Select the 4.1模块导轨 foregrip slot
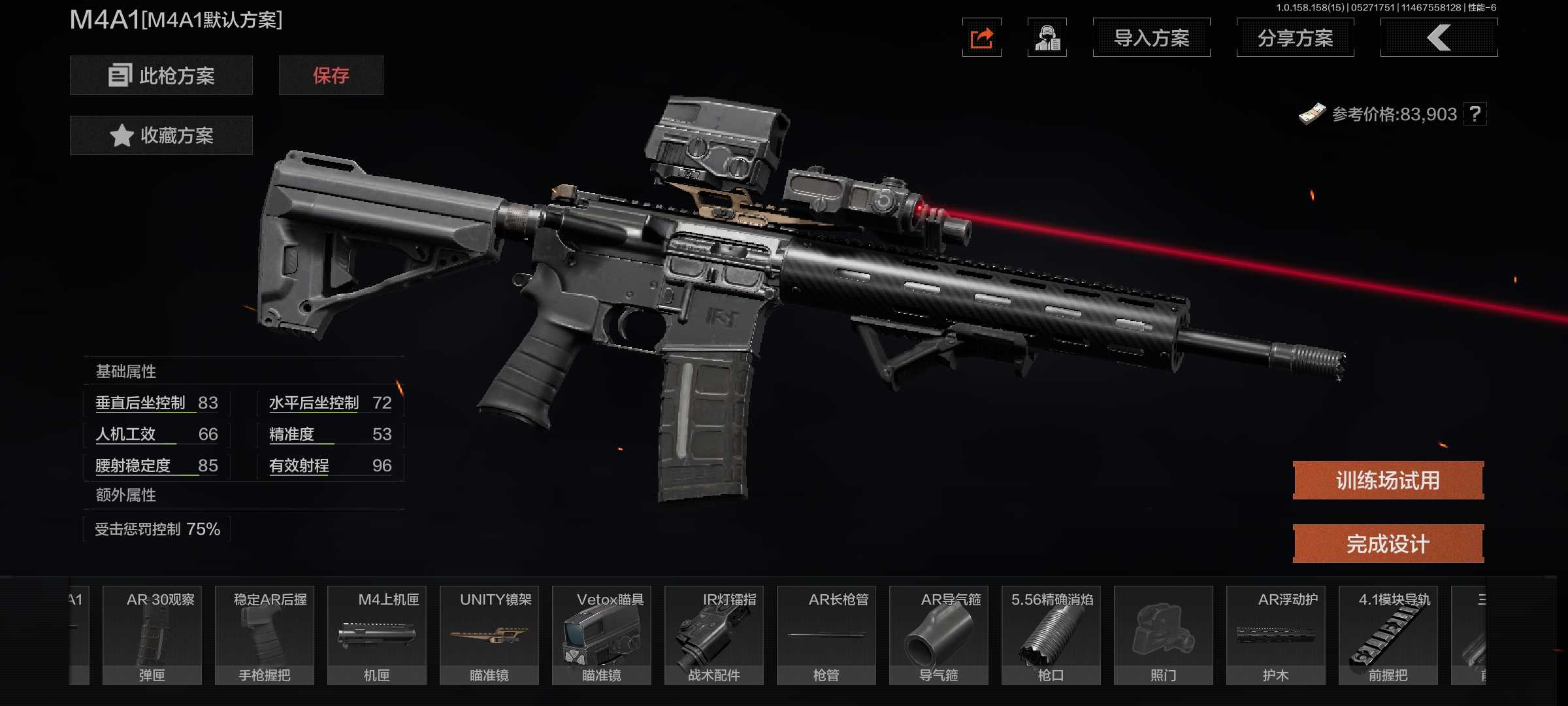This screenshot has height=706, width=1568. click(x=1388, y=635)
